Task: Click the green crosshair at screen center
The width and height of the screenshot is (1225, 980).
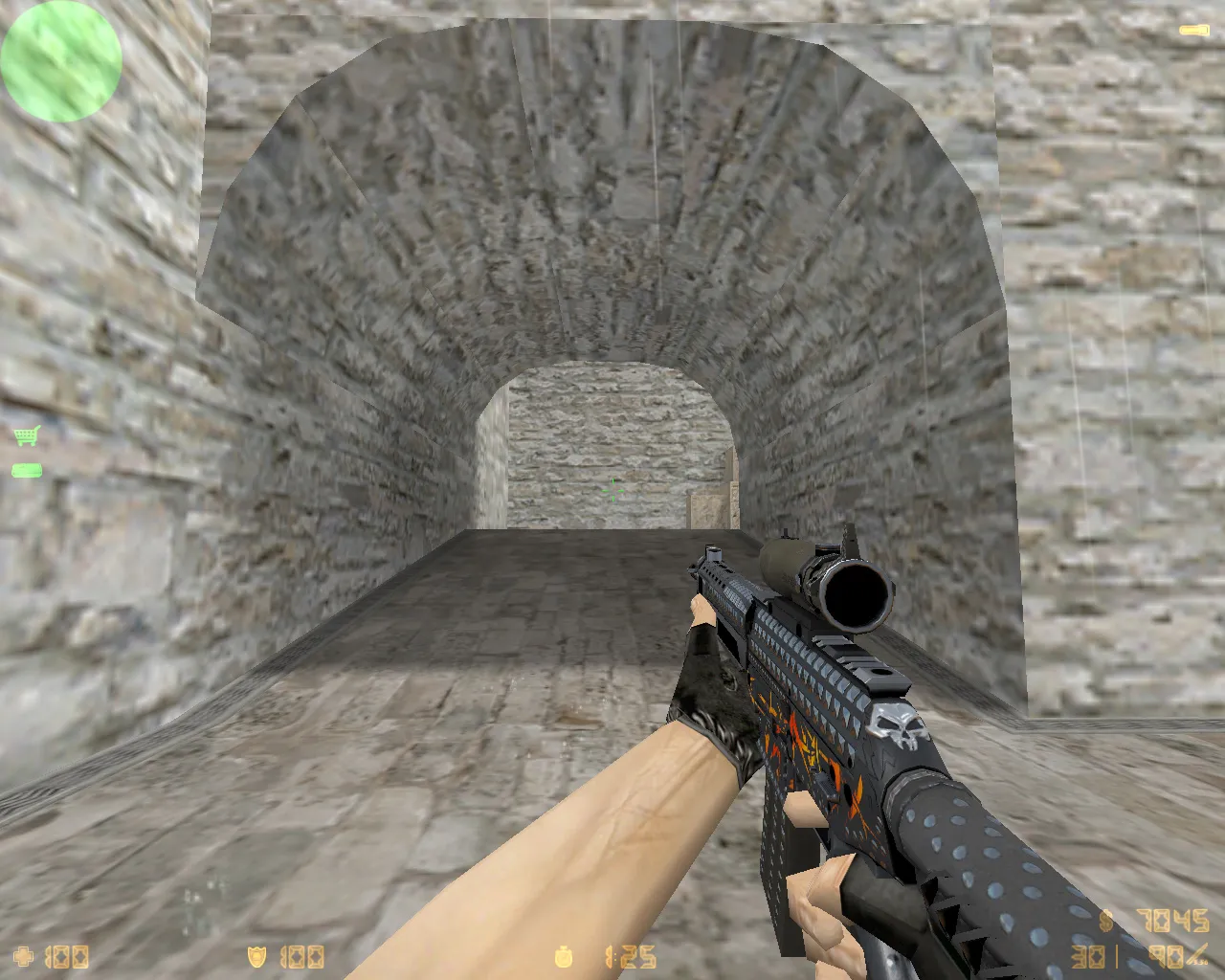Action: click(x=612, y=489)
